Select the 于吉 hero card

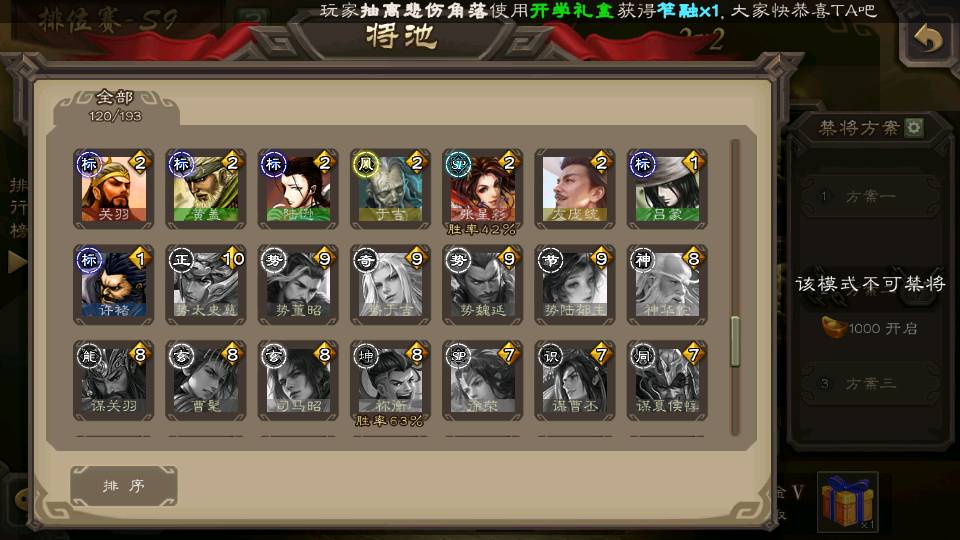390,188
